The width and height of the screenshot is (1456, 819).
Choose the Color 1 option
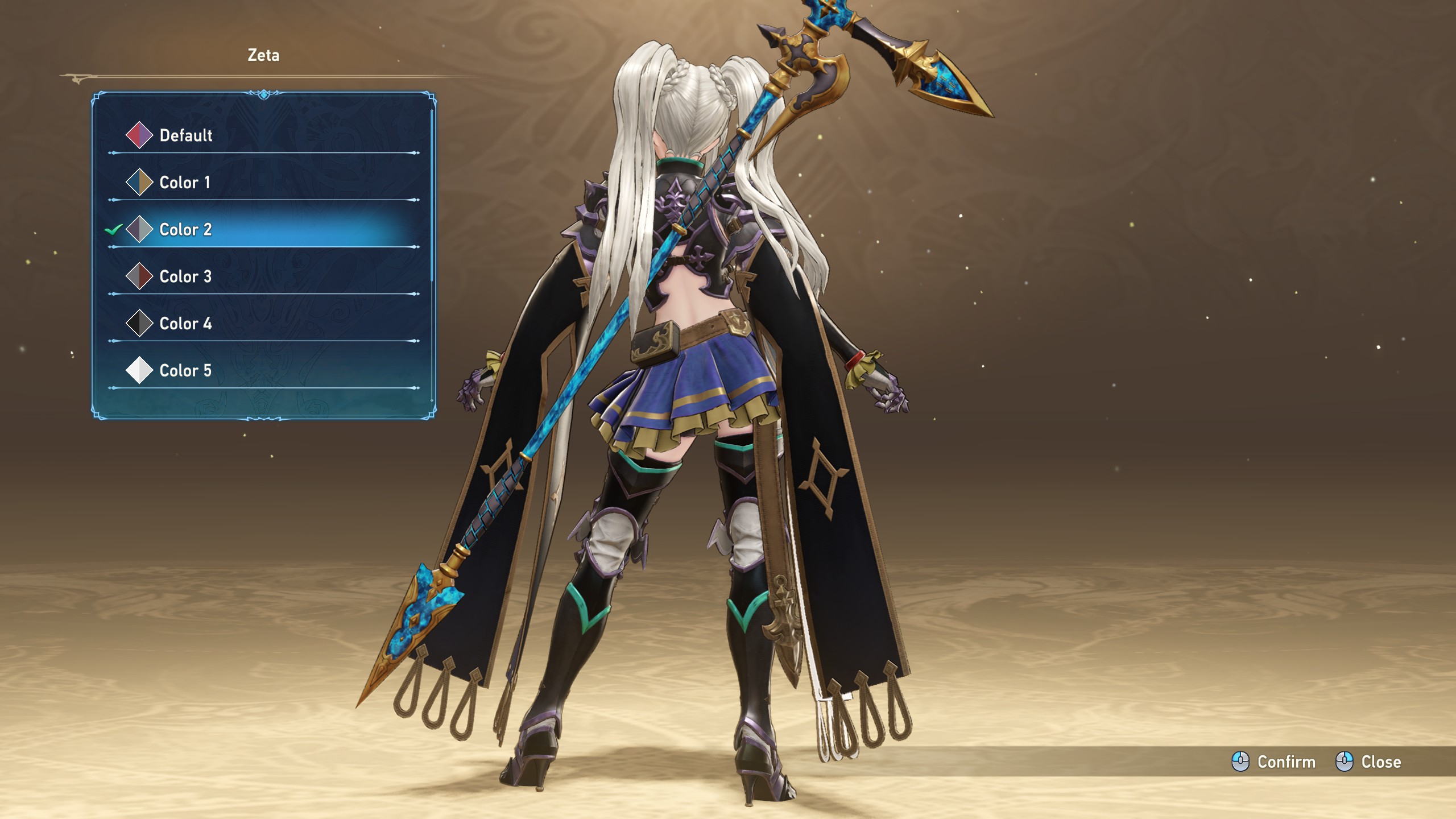pos(185,183)
